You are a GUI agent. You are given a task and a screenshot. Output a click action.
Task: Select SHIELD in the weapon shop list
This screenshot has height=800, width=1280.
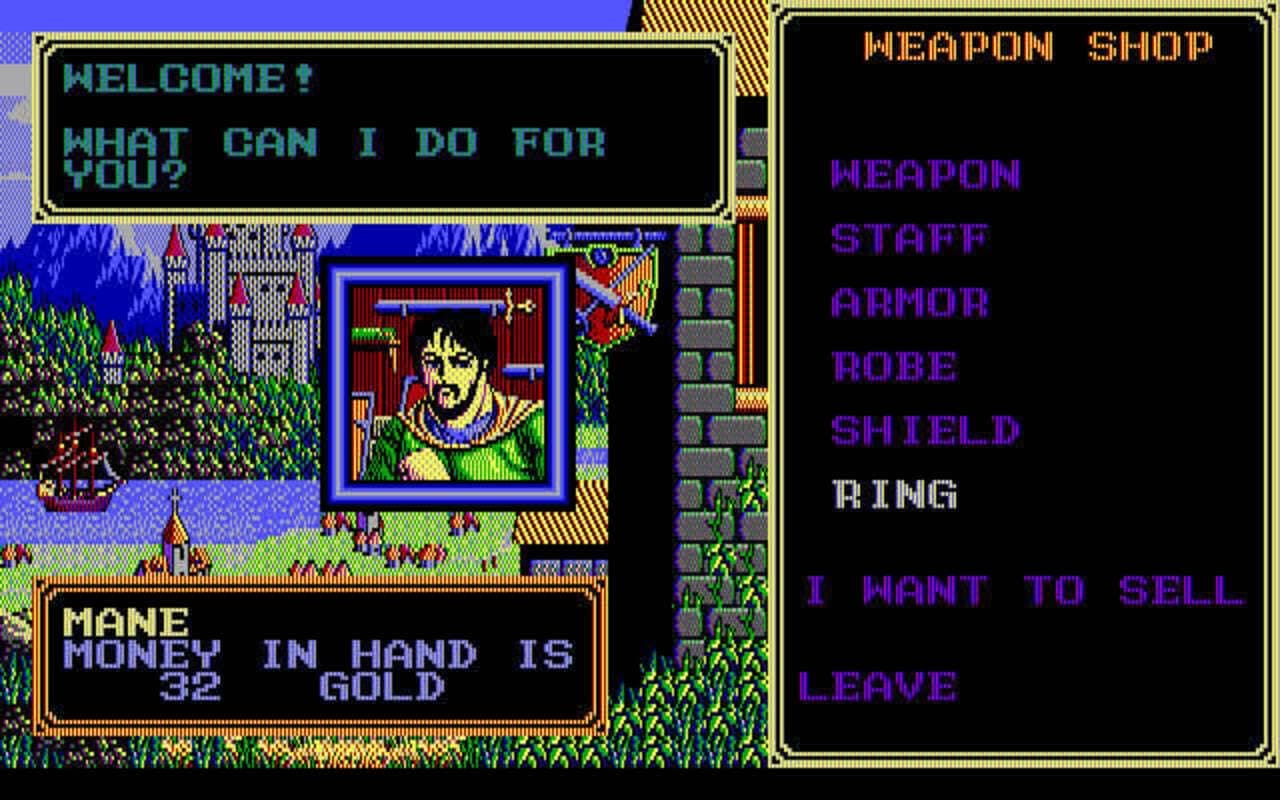tap(925, 430)
